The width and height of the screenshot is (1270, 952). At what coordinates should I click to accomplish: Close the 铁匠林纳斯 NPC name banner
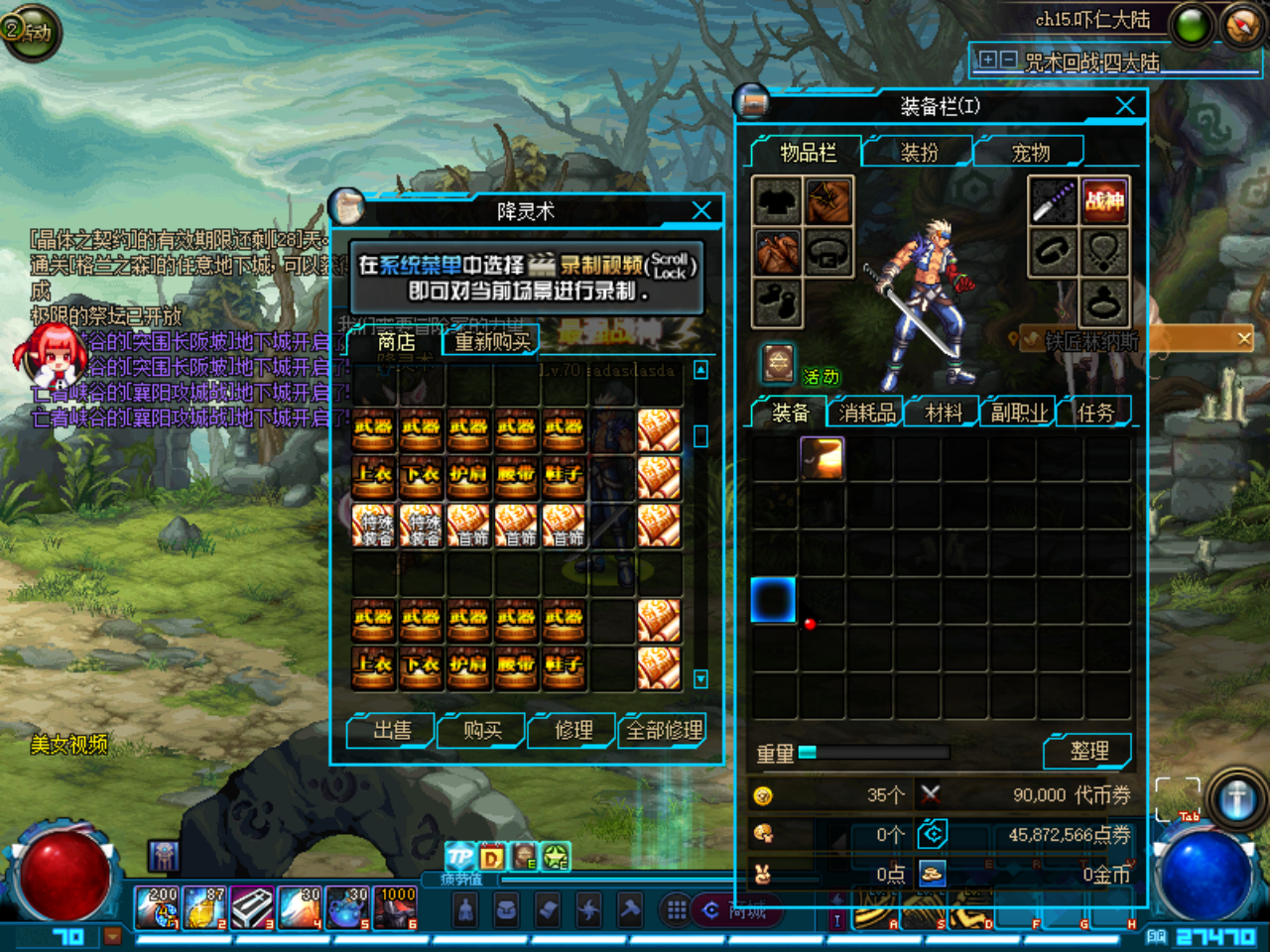point(1244,339)
